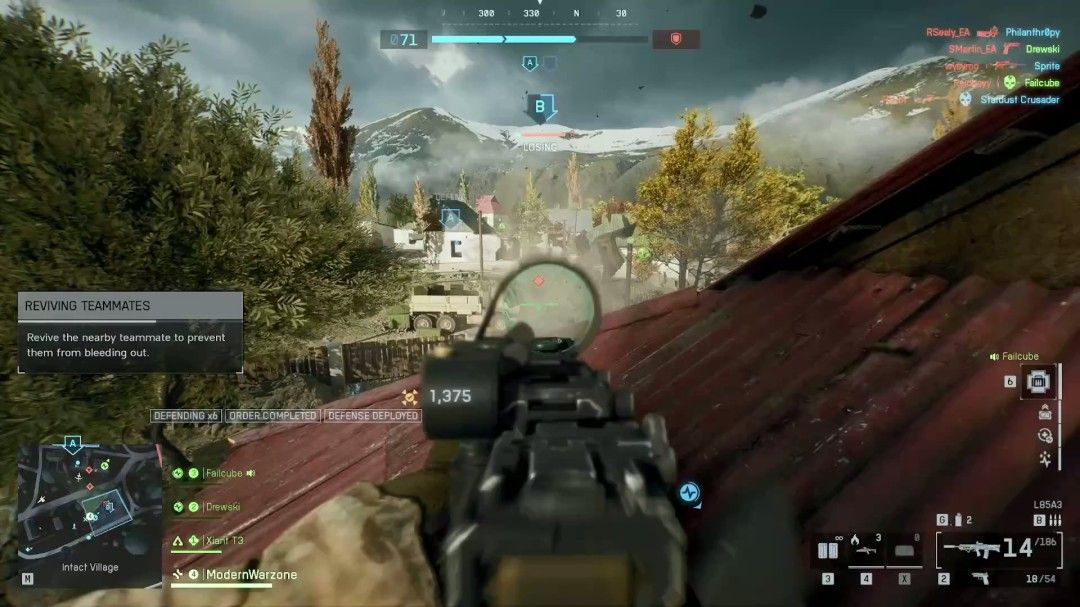Open the Intact Village minimap

coord(90,510)
